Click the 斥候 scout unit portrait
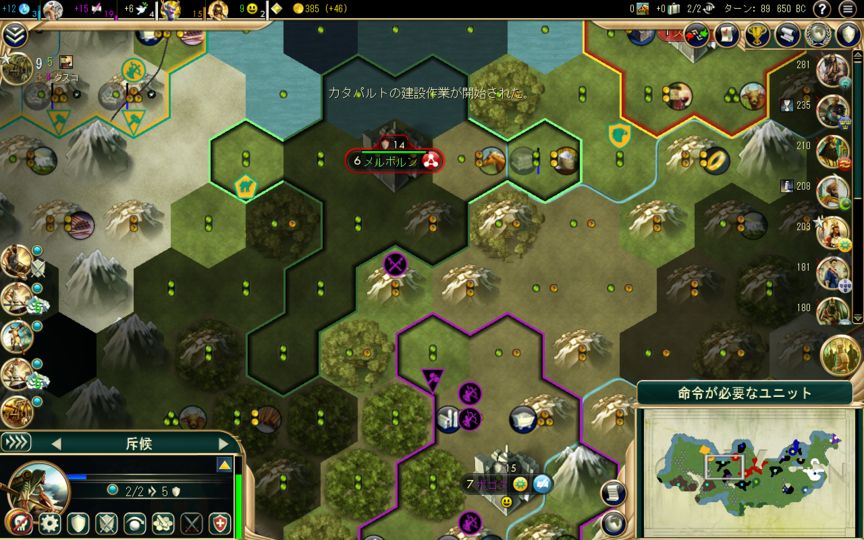The width and height of the screenshot is (864, 540). [x=42, y=487]
